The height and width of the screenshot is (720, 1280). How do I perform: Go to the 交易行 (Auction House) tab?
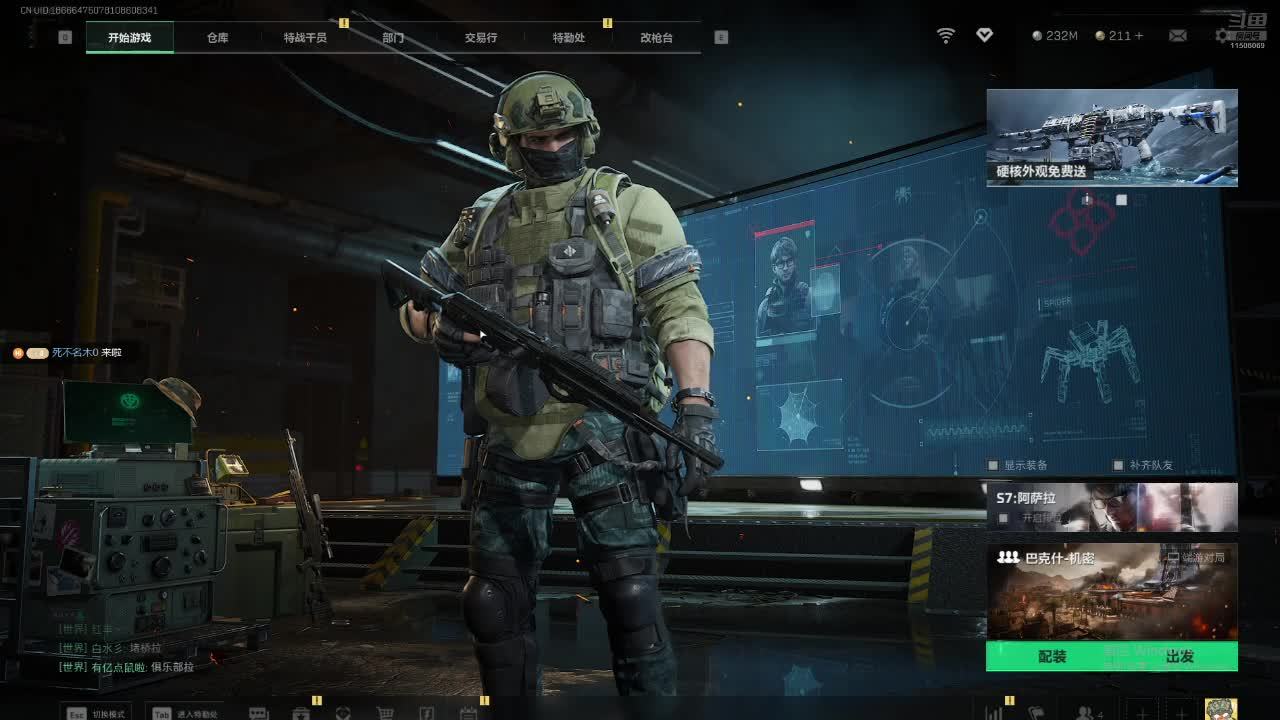point(480,37)
